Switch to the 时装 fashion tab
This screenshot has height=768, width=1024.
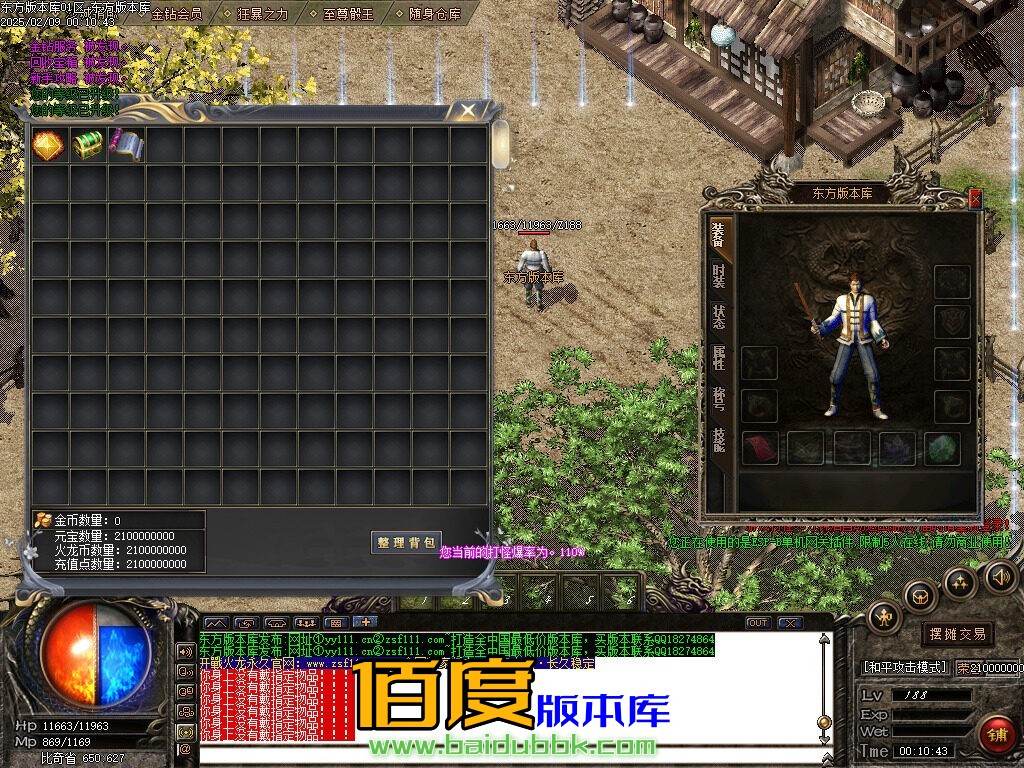coord(719,276)
